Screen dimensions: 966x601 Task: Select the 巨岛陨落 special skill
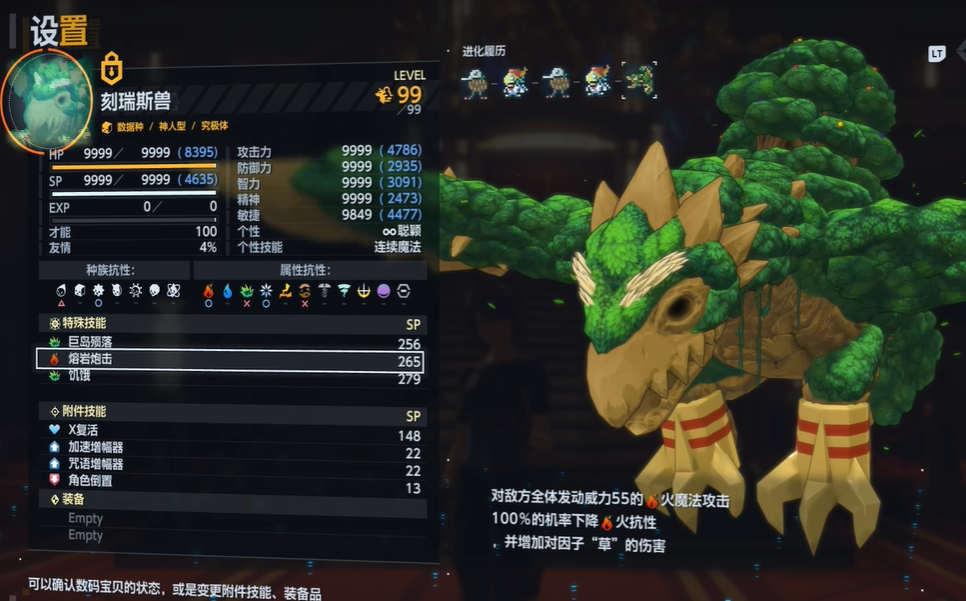tap(230, 342)
